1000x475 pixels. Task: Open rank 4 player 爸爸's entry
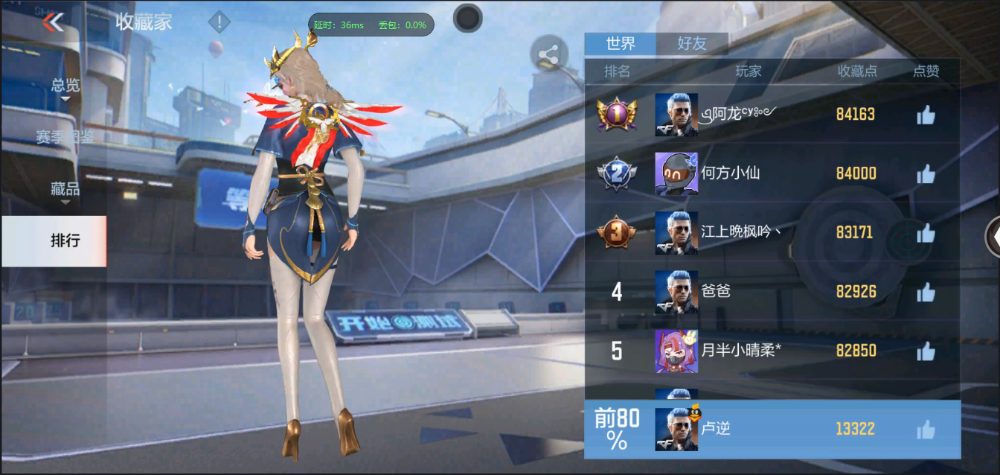coord(740,292)
